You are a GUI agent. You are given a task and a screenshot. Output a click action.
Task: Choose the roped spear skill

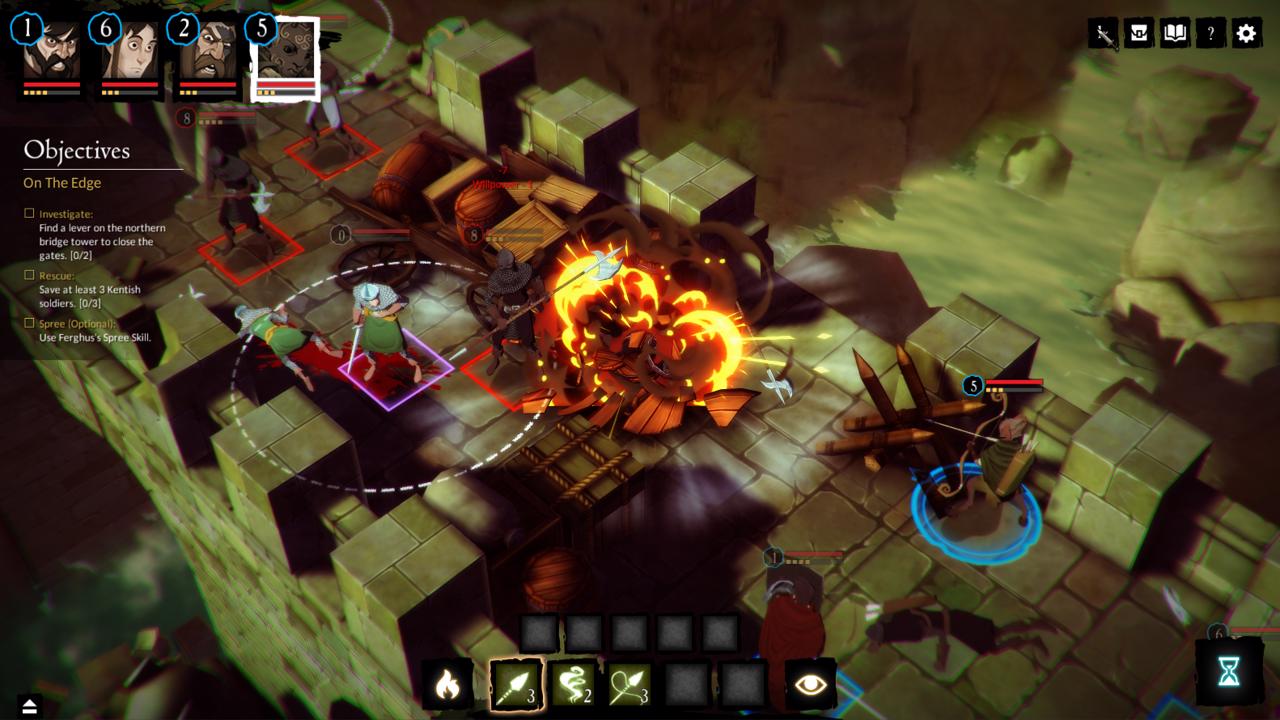click(x=629, y=685)
